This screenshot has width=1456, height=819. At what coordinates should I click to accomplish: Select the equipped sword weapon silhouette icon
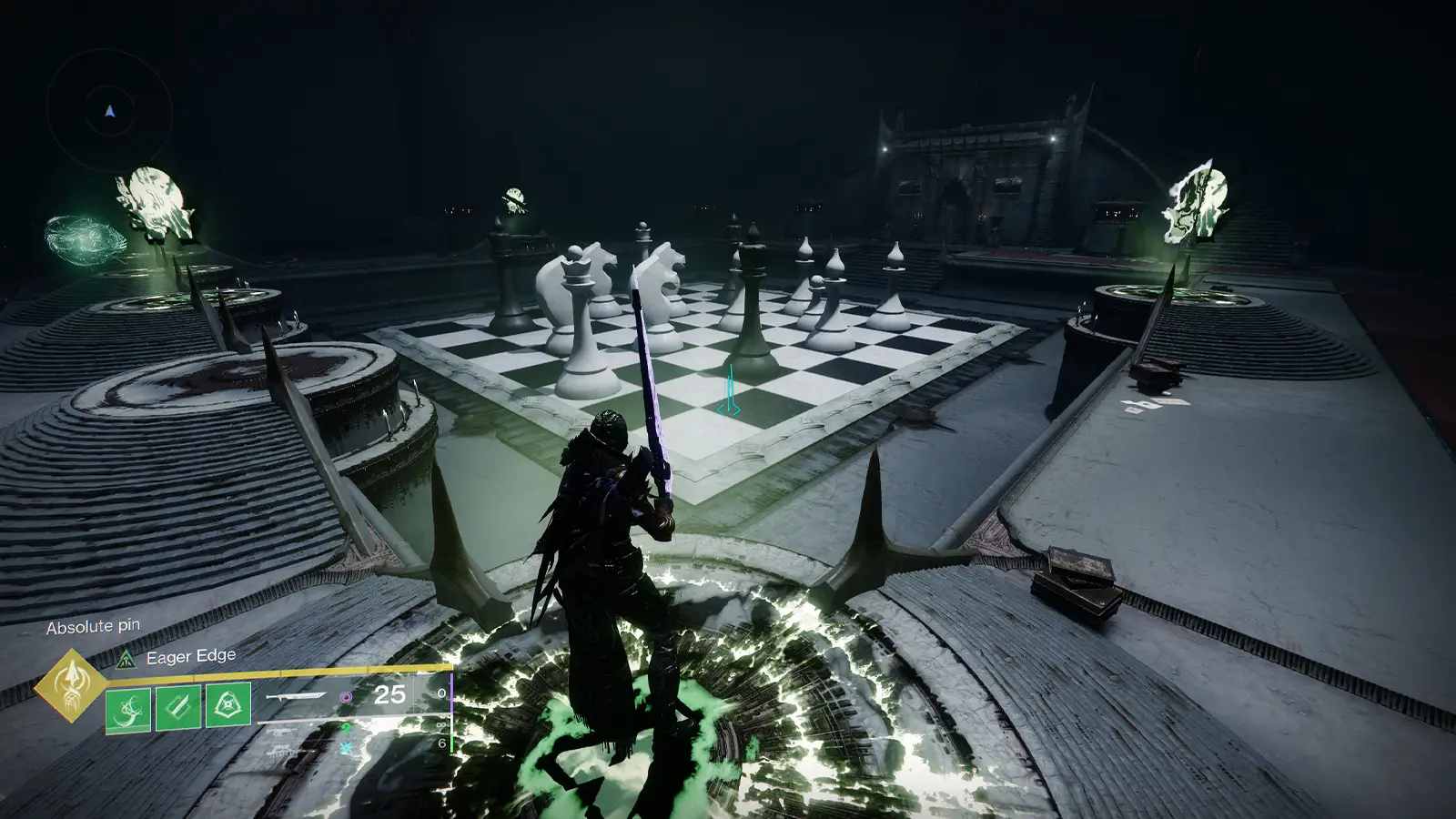point(296,696)
